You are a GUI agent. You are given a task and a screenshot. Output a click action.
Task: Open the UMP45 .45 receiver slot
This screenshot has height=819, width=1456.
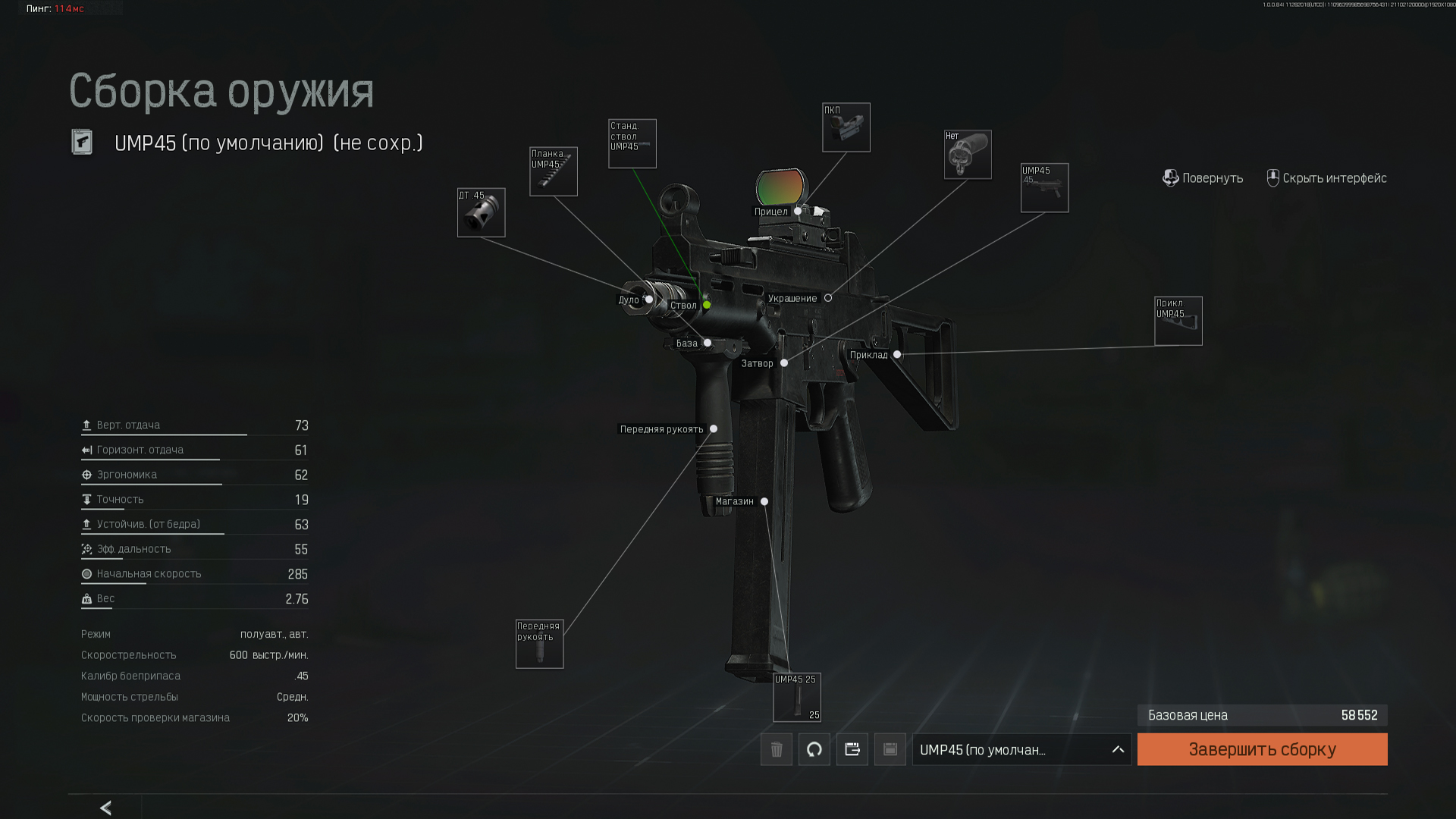click(1045, 188)
